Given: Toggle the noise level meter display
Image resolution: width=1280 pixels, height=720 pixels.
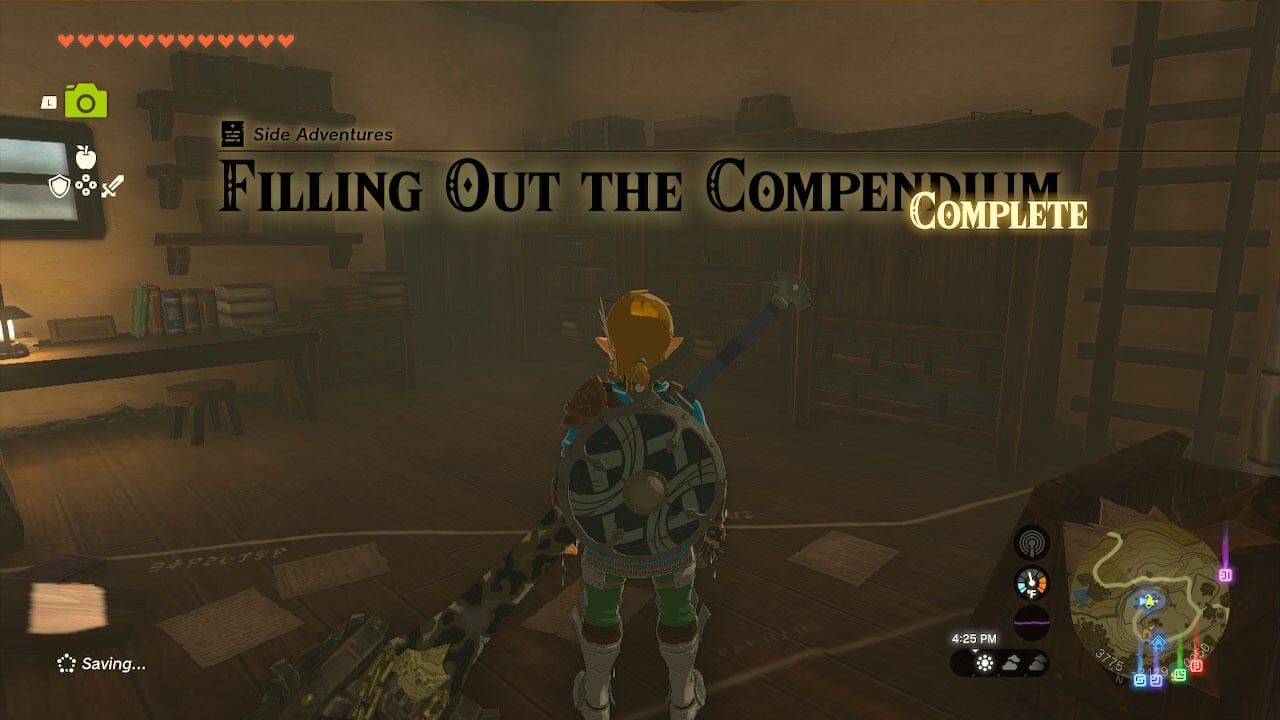Looking at the screenshot, I should pyautogui.click(x=1031, y=622).
